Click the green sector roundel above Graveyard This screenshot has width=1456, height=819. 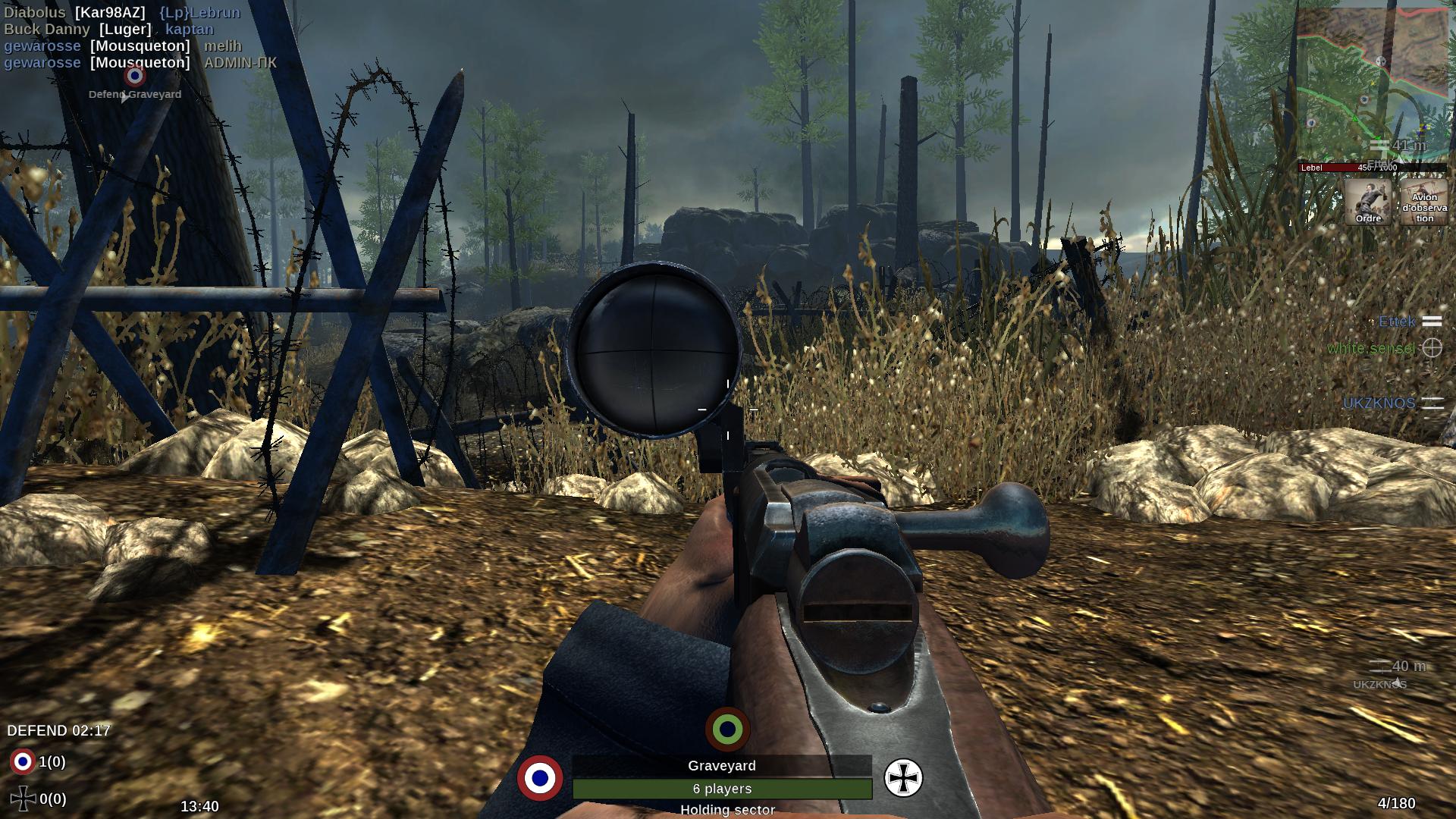[x=727, y=730]
